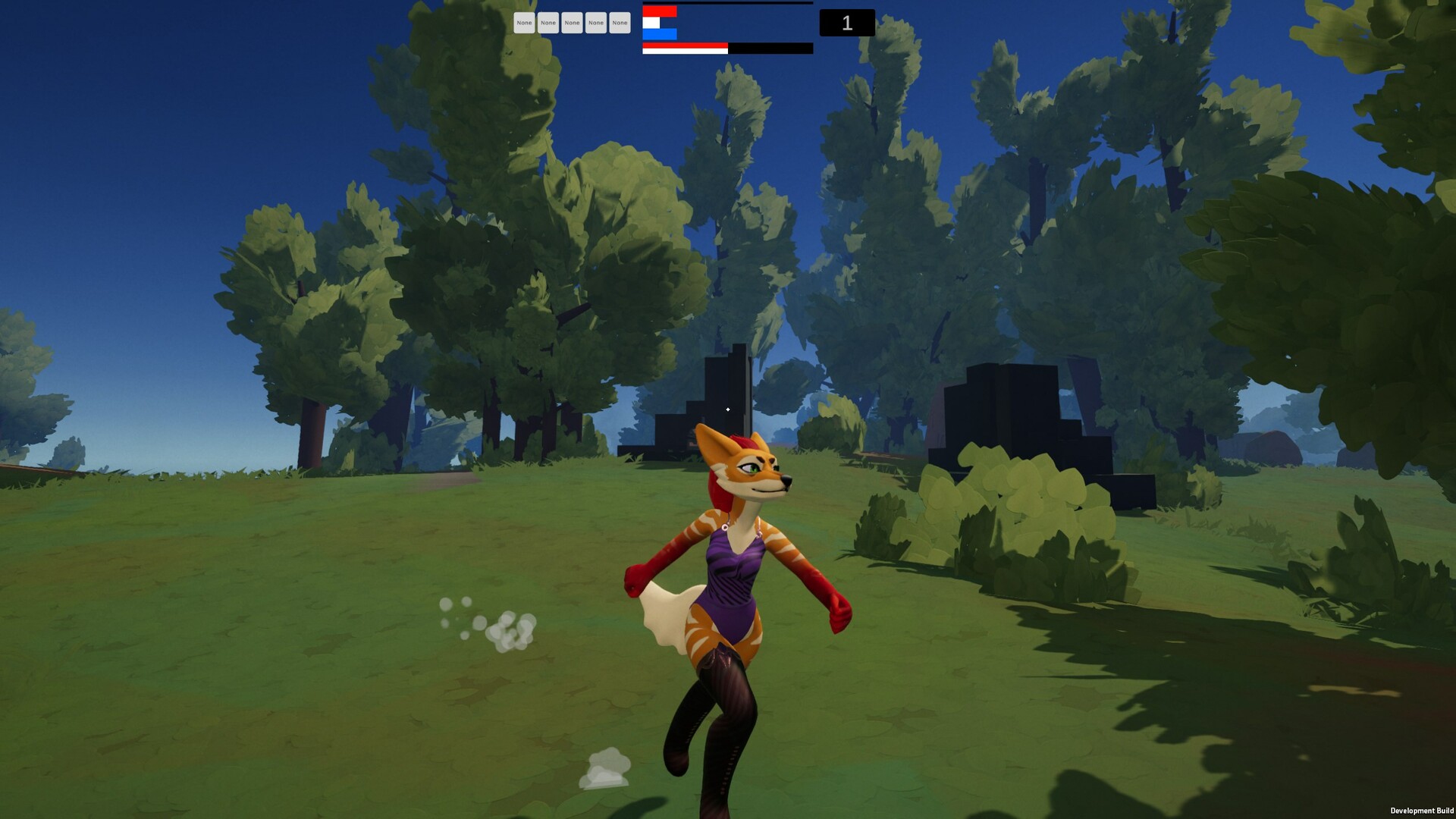Click the black portion of the bottom bar
Image resolution: width=1456 pixels, height=819 pixels.
coord(770,48)
